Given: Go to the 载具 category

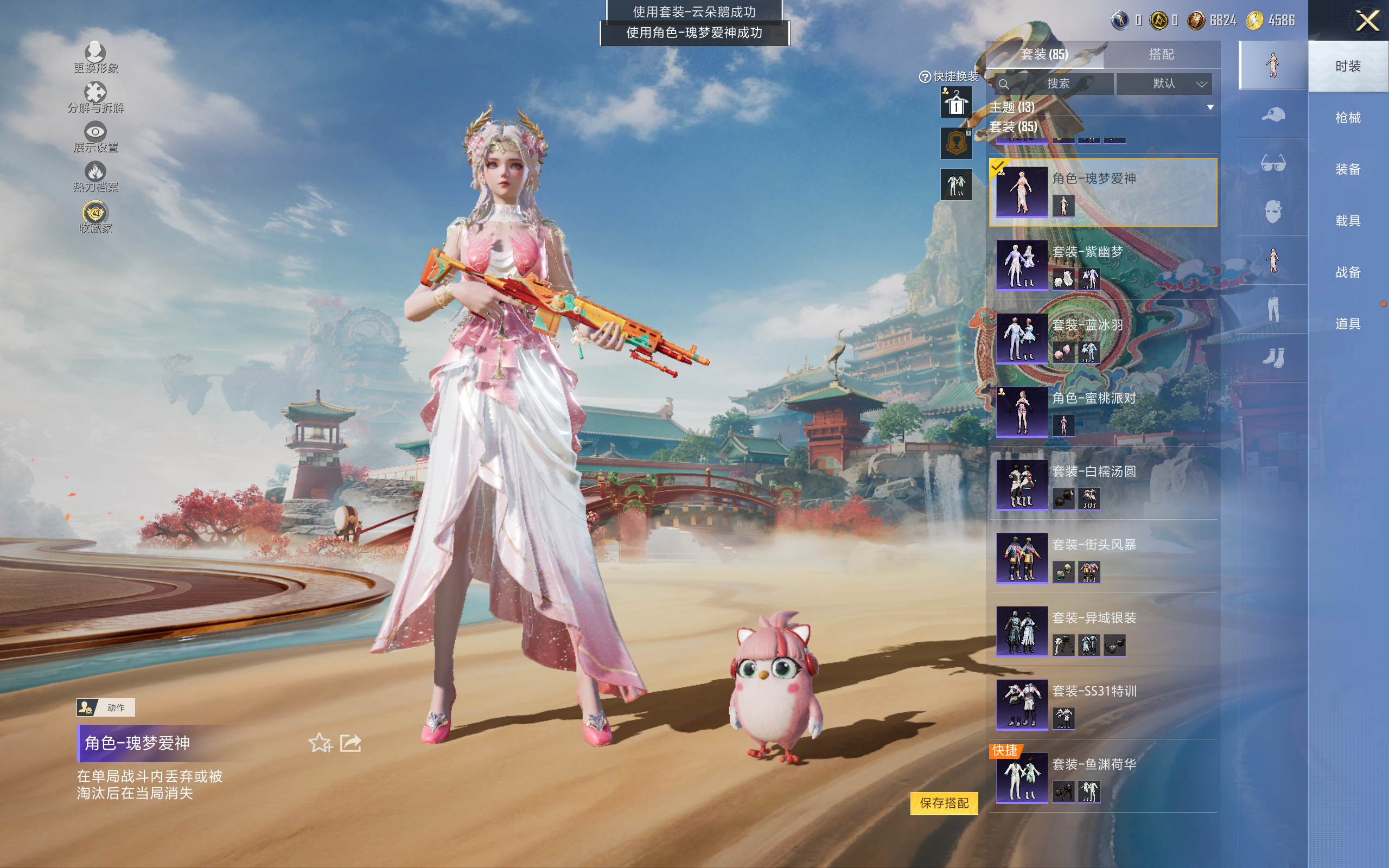Looking at the screenshot, I should (1347, 220).
